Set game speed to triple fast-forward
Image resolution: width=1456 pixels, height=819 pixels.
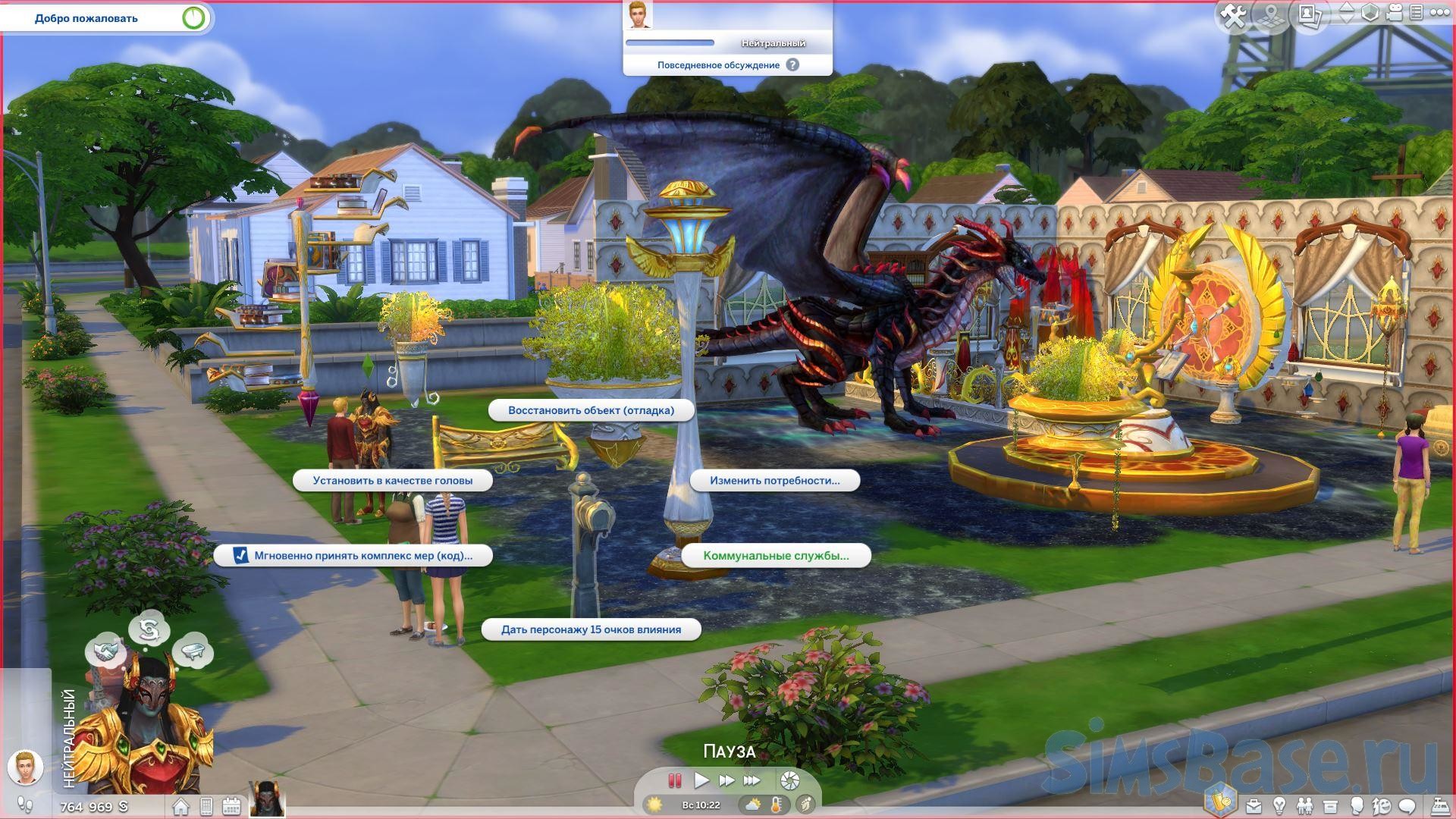752,780
